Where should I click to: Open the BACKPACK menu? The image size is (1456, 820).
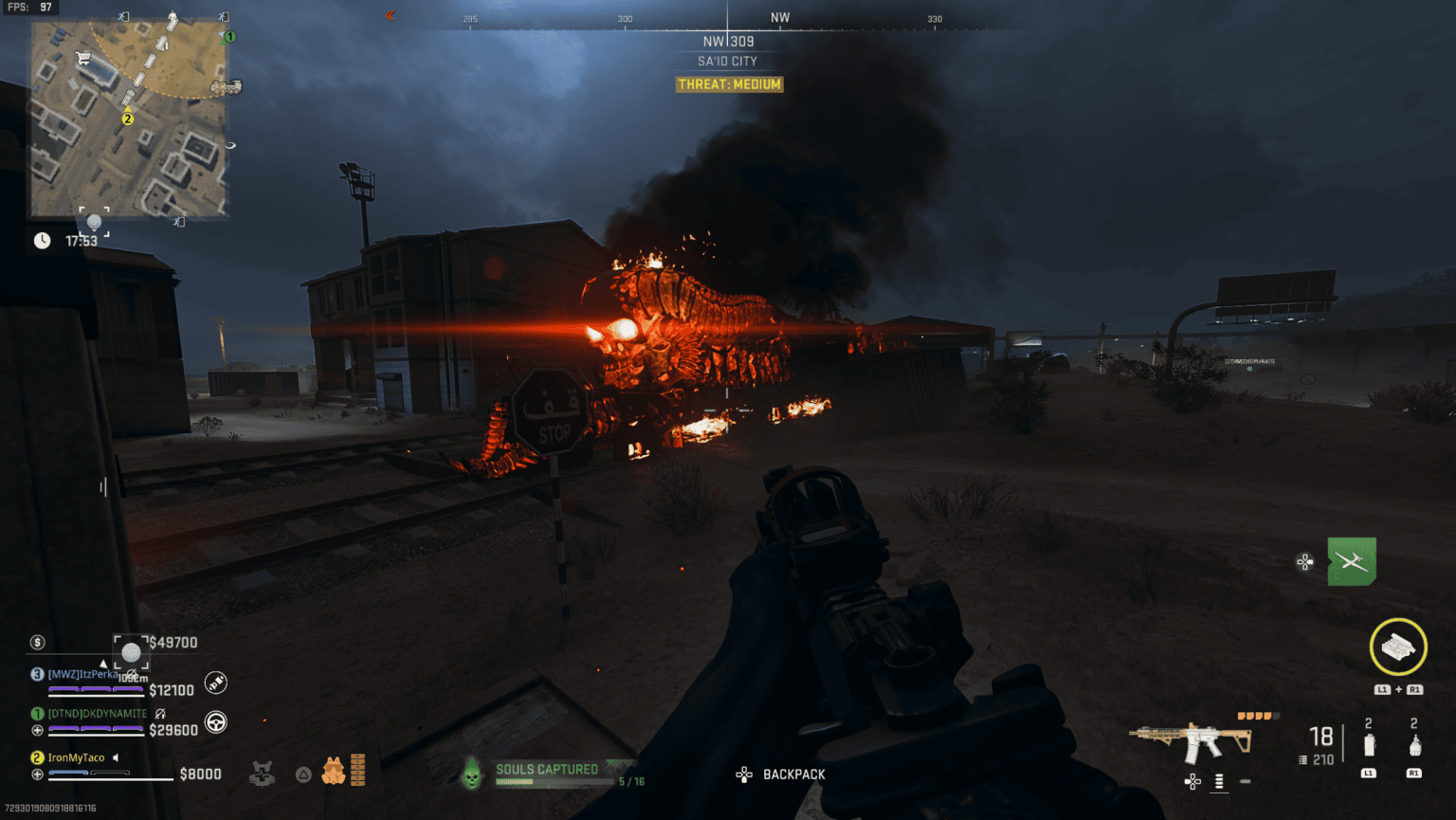pyautogui.click(x=794, y=774)
